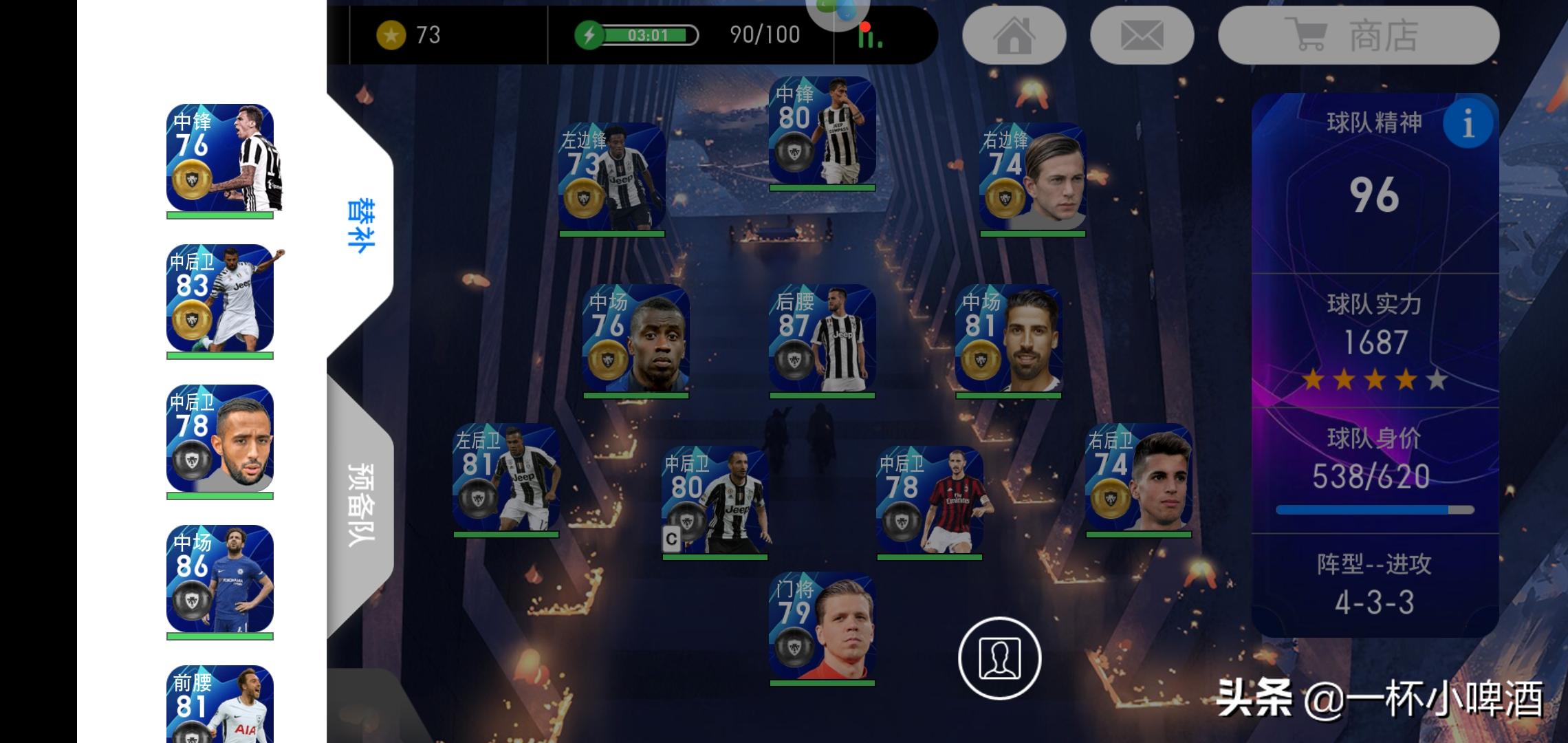
Task: Select the captain 中后卫 80 centre back card
Action: pos(715,500)
